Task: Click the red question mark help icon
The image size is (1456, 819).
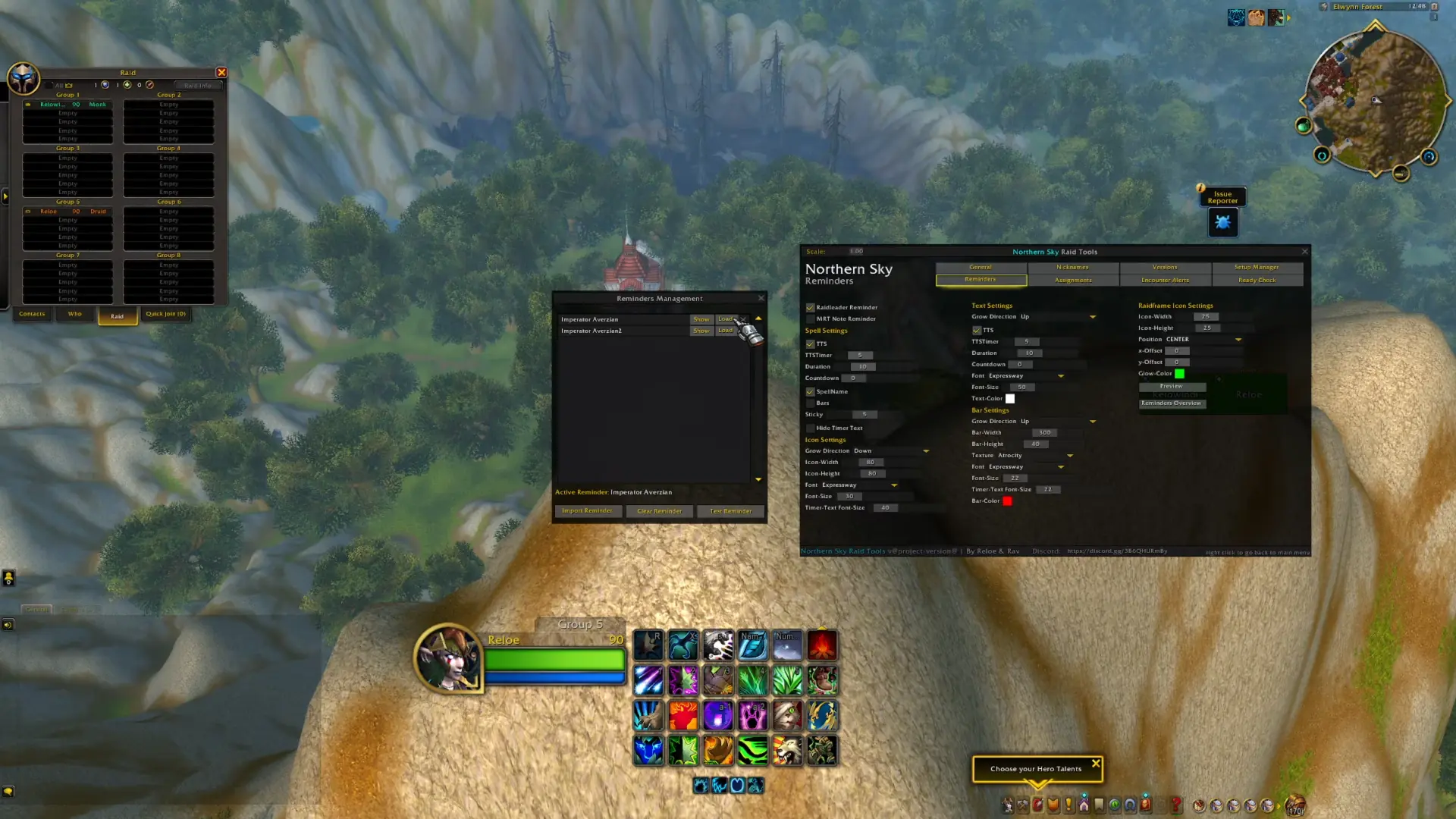Action: click(1175, 806)
